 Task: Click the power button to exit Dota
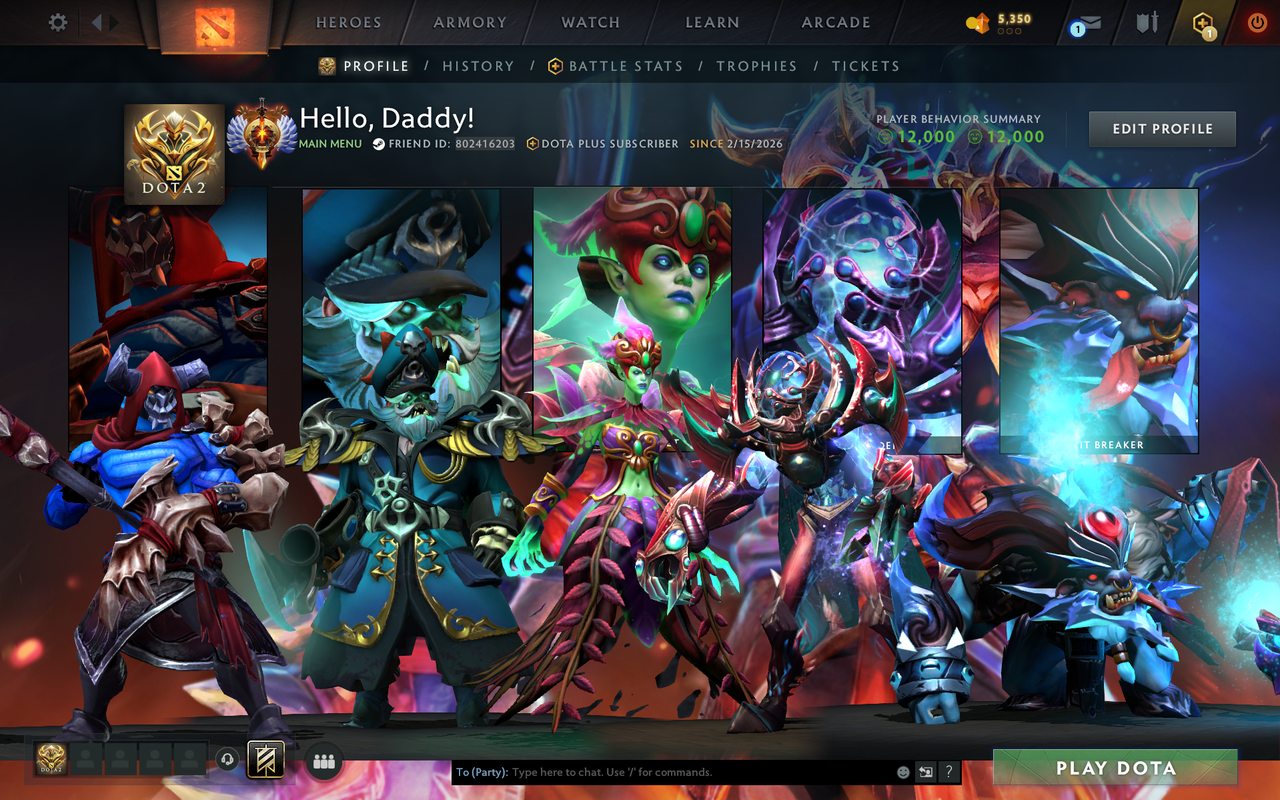[1256, 22]
